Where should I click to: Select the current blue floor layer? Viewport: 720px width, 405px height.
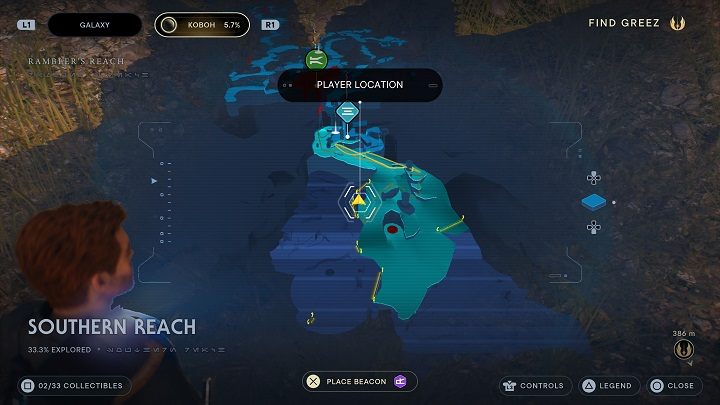click(594, 203)
